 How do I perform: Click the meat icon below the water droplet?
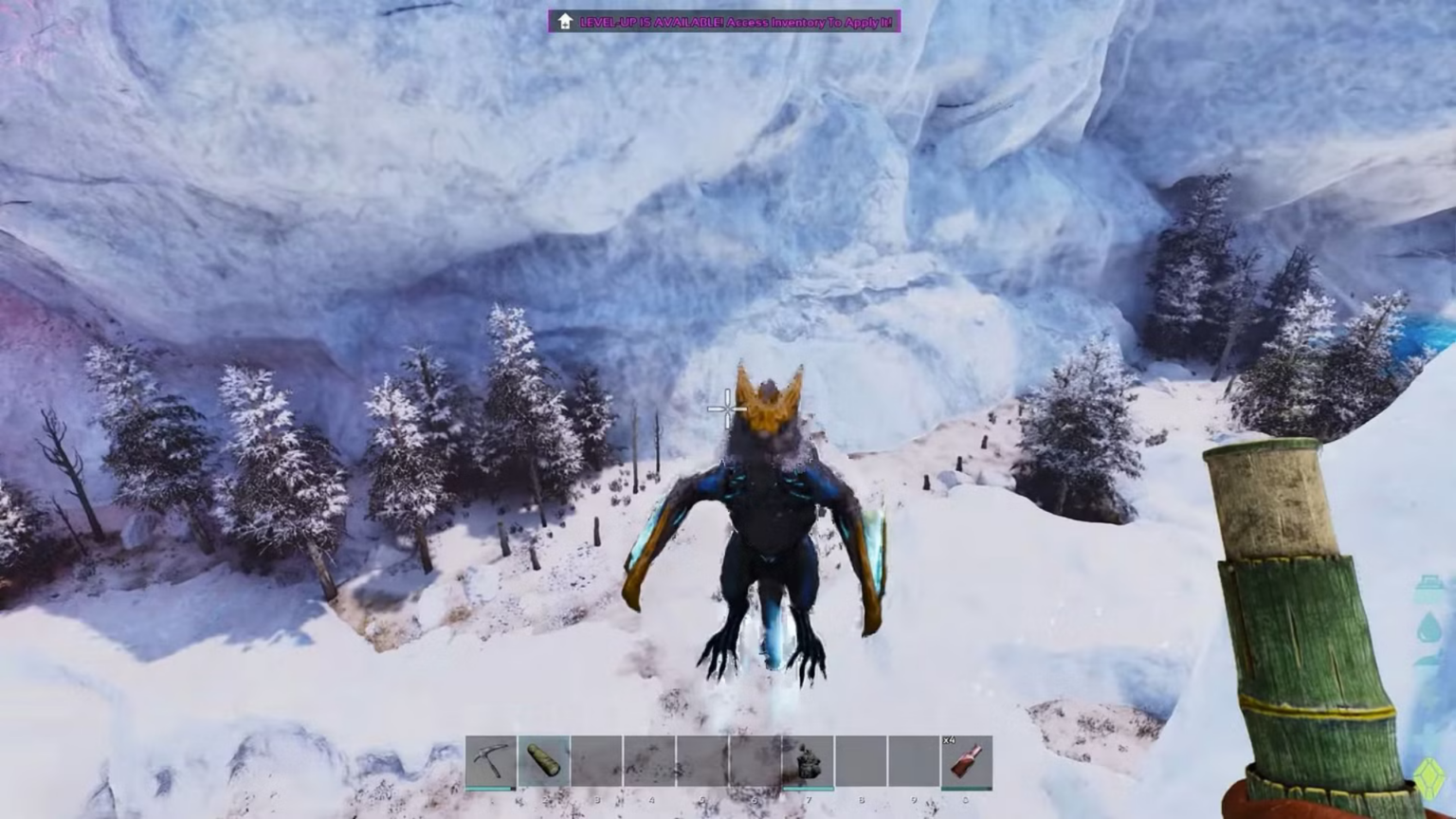1429,665
